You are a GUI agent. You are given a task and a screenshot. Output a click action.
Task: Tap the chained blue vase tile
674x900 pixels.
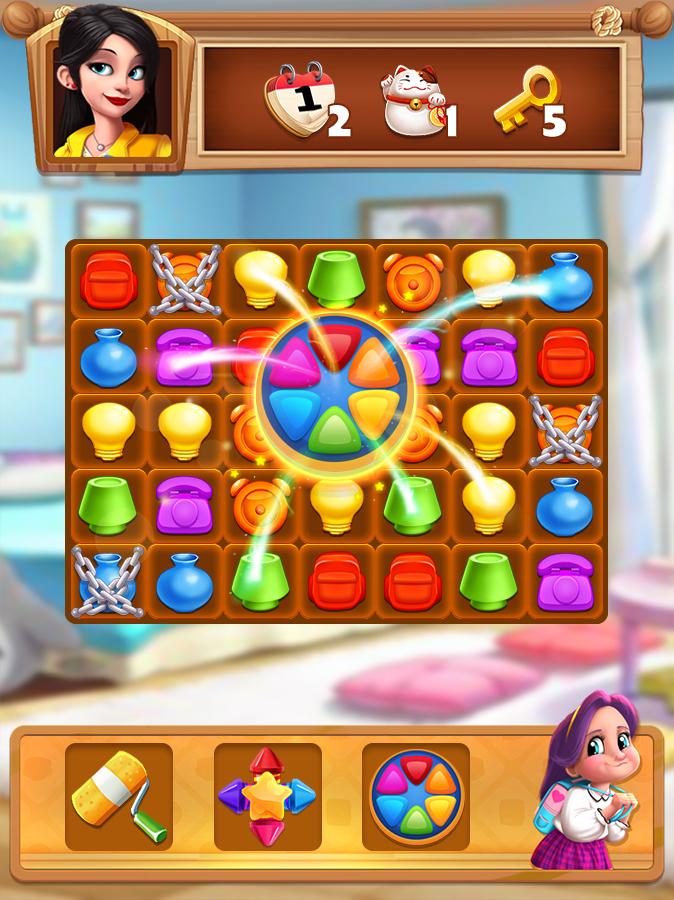[107, 581]
